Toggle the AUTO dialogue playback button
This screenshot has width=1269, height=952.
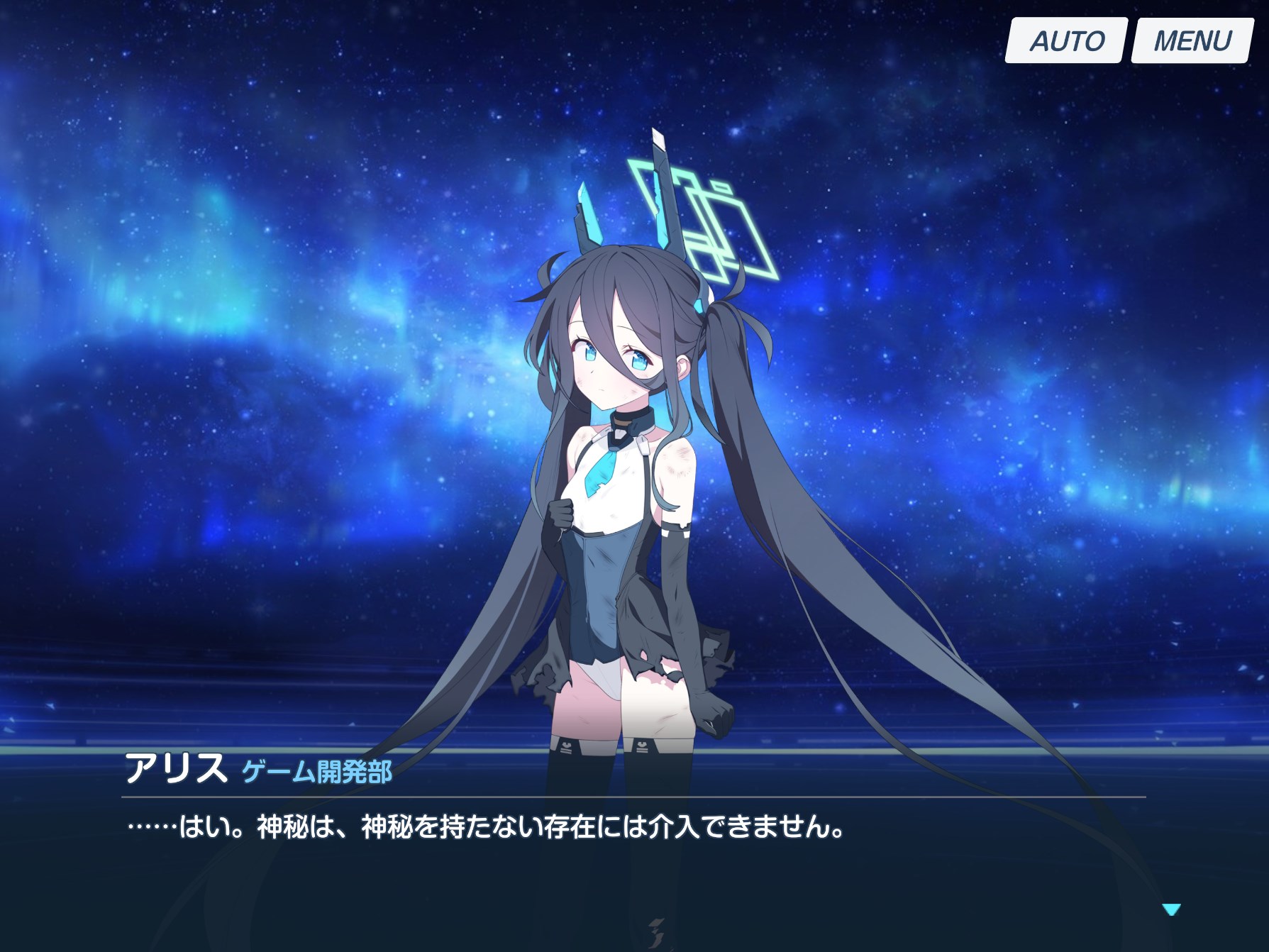tap(1065, 41)
